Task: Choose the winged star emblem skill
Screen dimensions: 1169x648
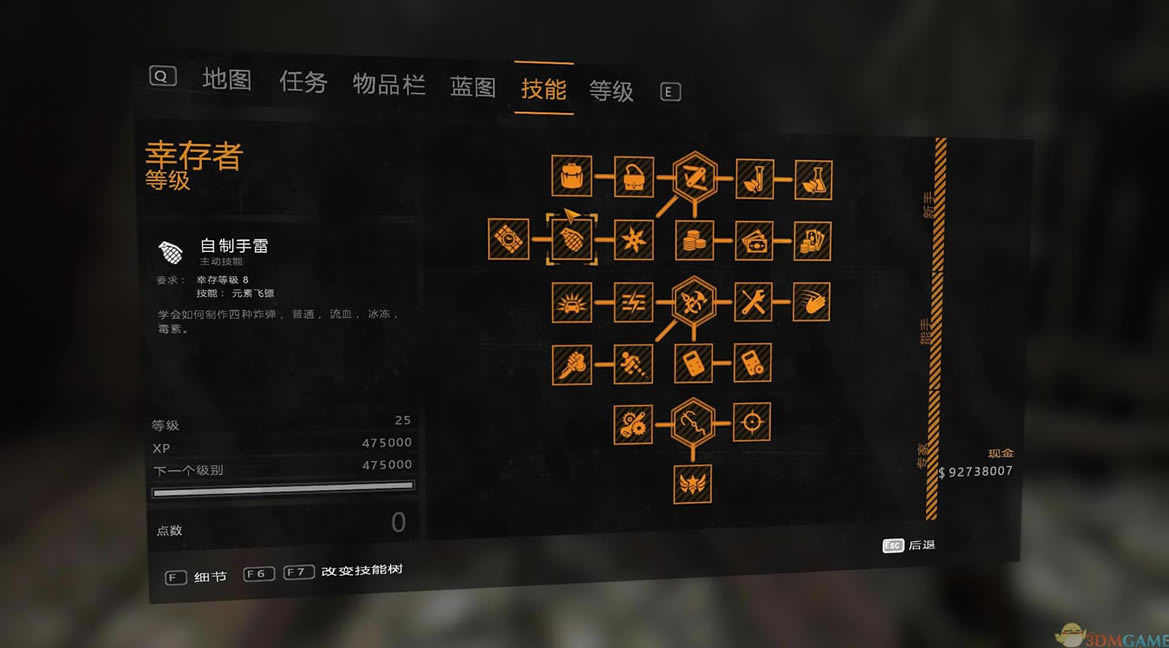Action: (693, 484)
